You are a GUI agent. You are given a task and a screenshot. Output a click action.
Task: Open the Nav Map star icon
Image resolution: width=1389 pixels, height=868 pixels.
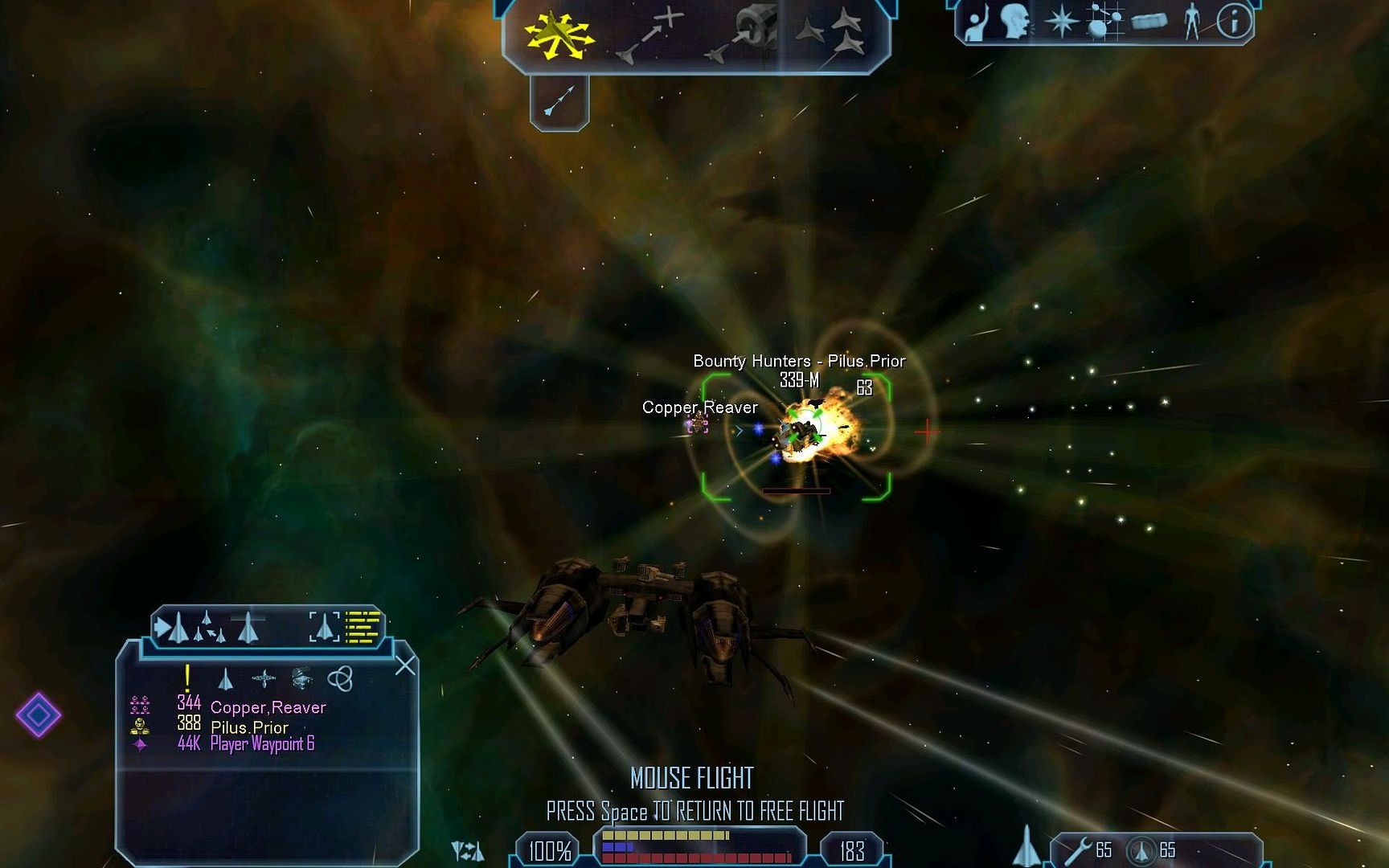tap(1061, 23)
